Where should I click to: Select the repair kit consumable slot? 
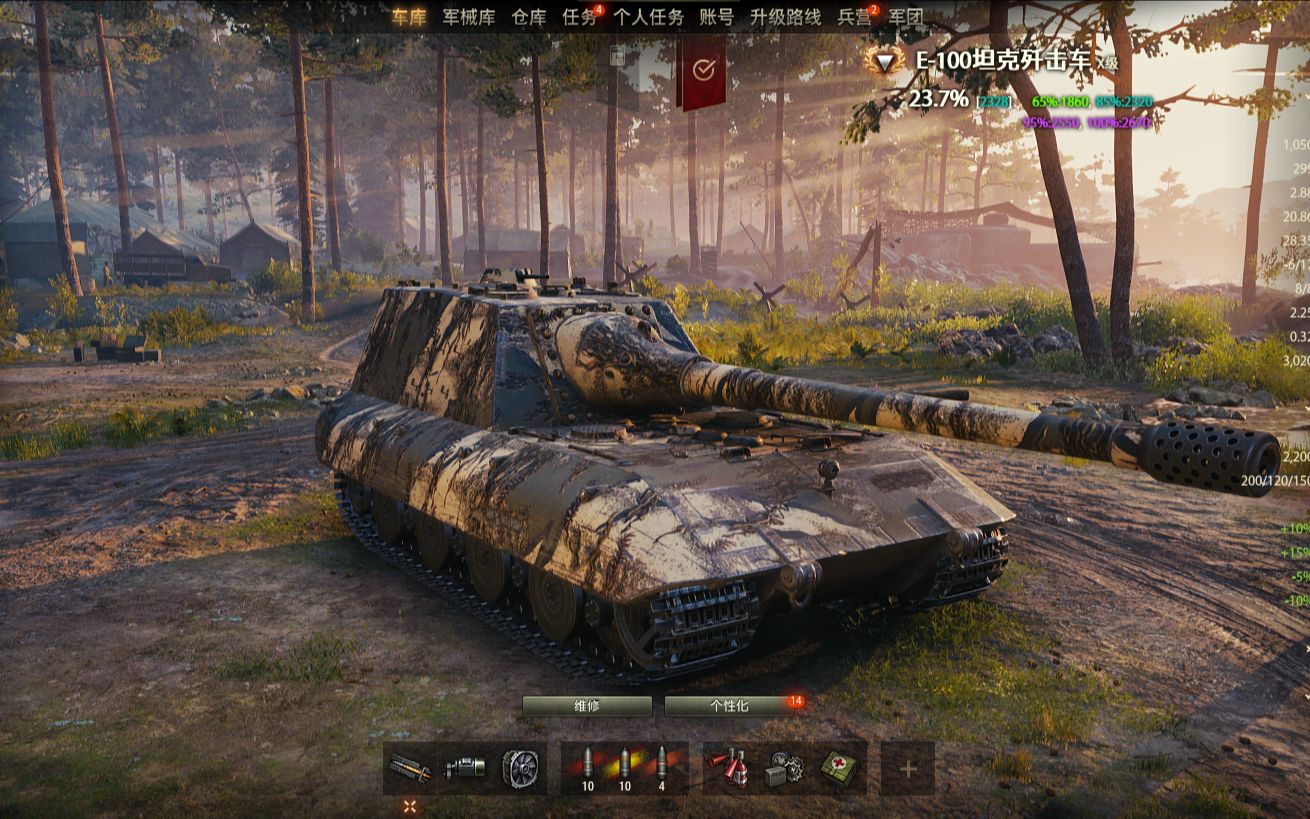[784, 768]
